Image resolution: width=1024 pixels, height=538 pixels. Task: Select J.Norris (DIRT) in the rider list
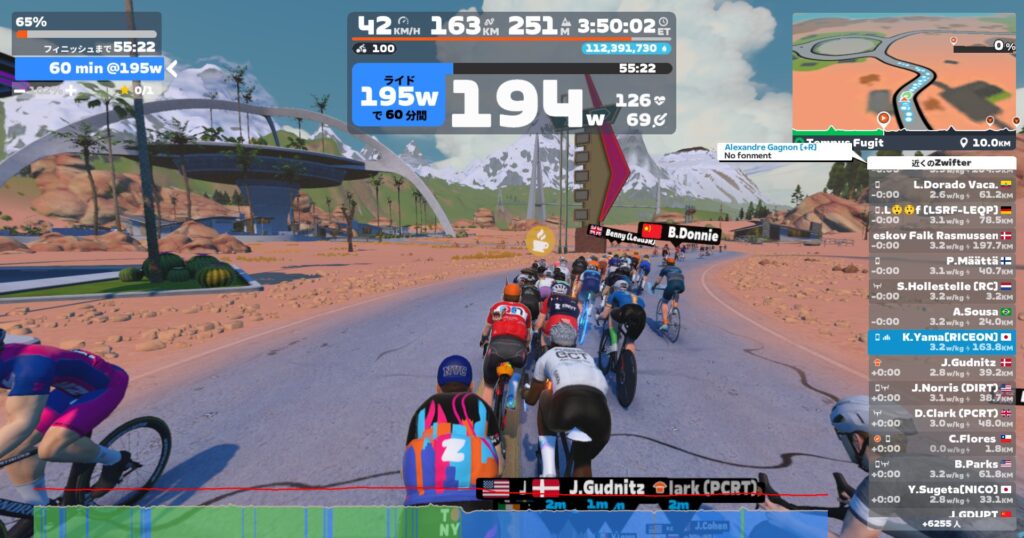(x=941, y=392)
